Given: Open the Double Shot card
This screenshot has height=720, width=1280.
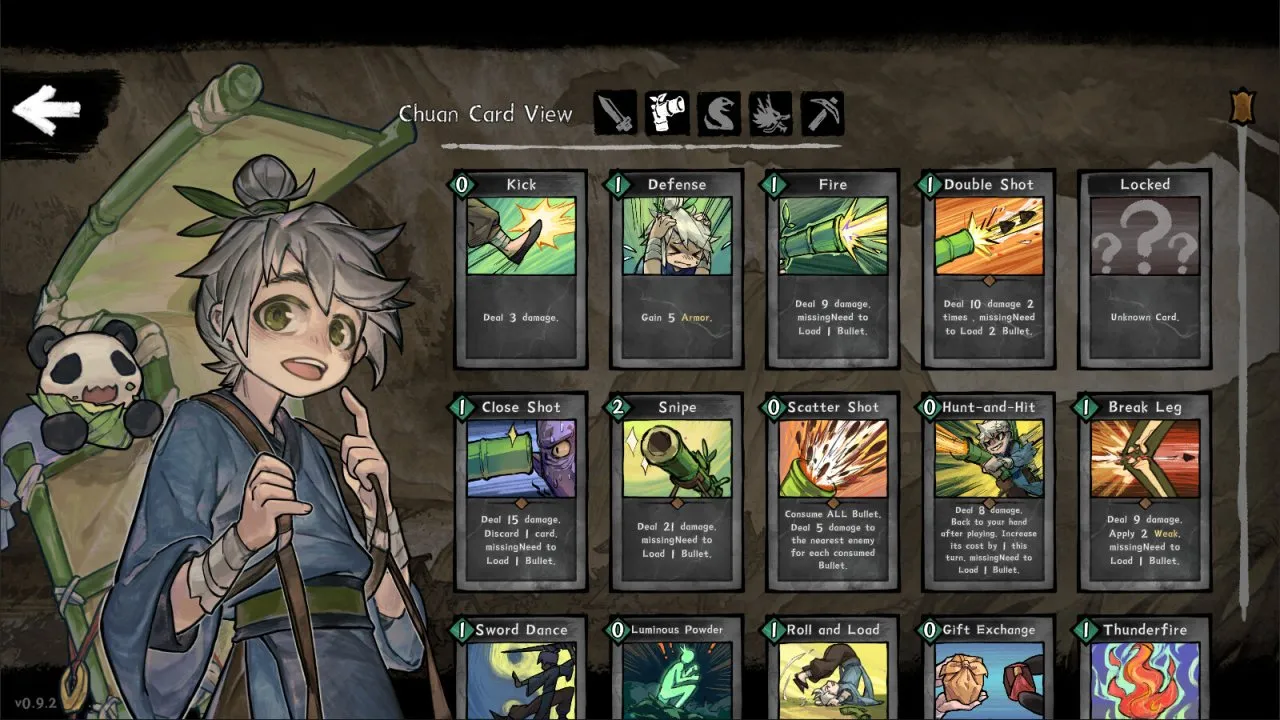Looking at the screenshot, I should [x=988, y=269].
